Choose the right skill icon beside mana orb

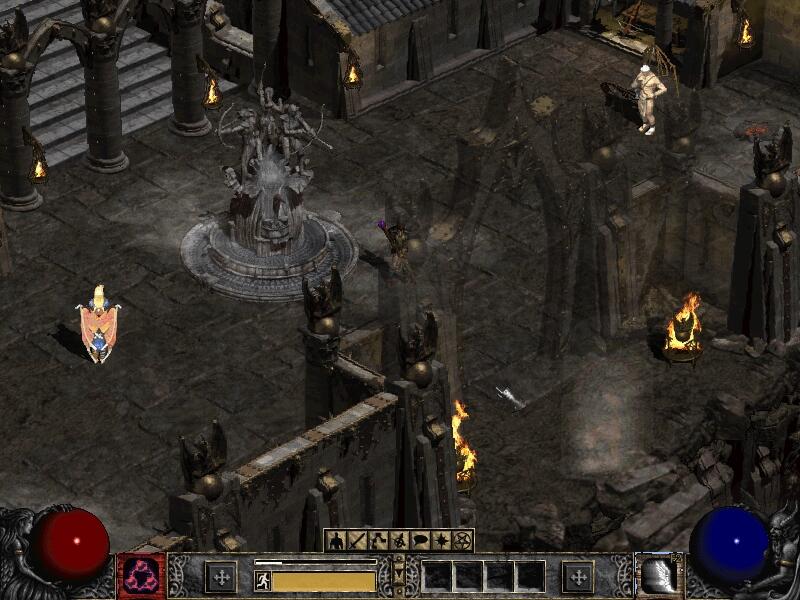point(657,576)
